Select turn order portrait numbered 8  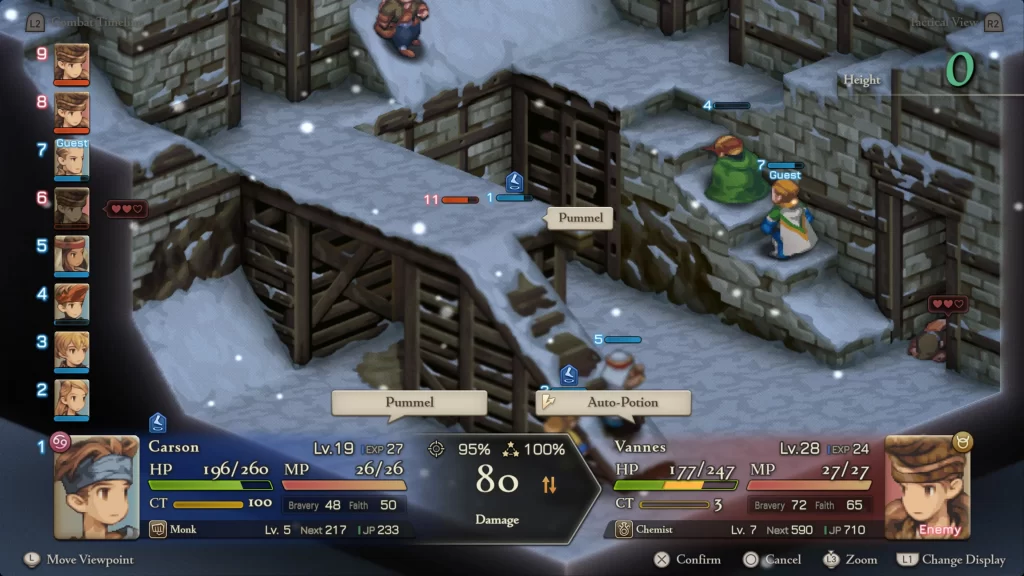[x=72, y=110]
